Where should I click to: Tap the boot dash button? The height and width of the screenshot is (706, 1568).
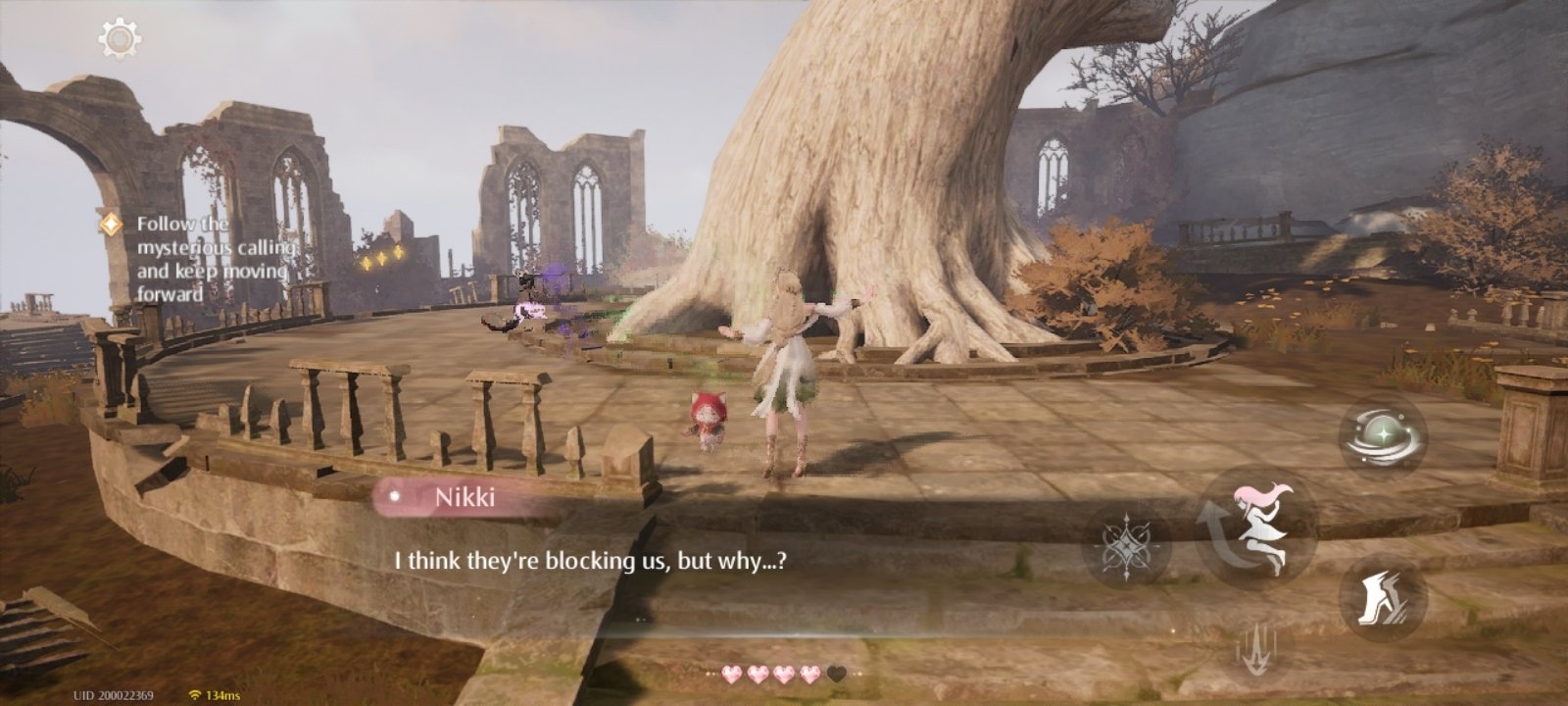(x=1383, y=599)
